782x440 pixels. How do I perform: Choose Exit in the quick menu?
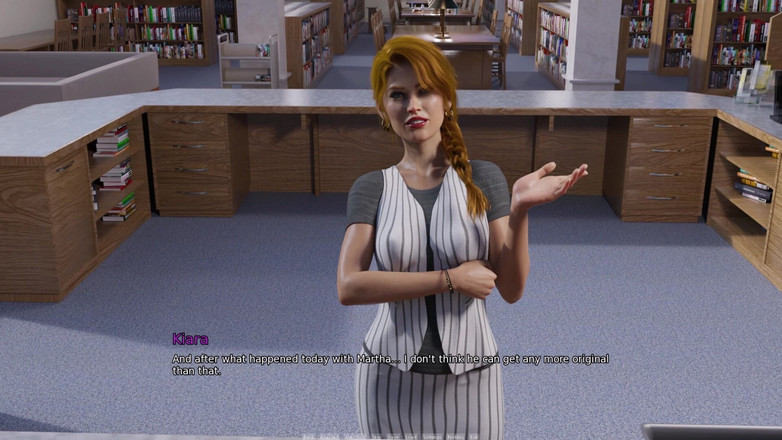474,437
